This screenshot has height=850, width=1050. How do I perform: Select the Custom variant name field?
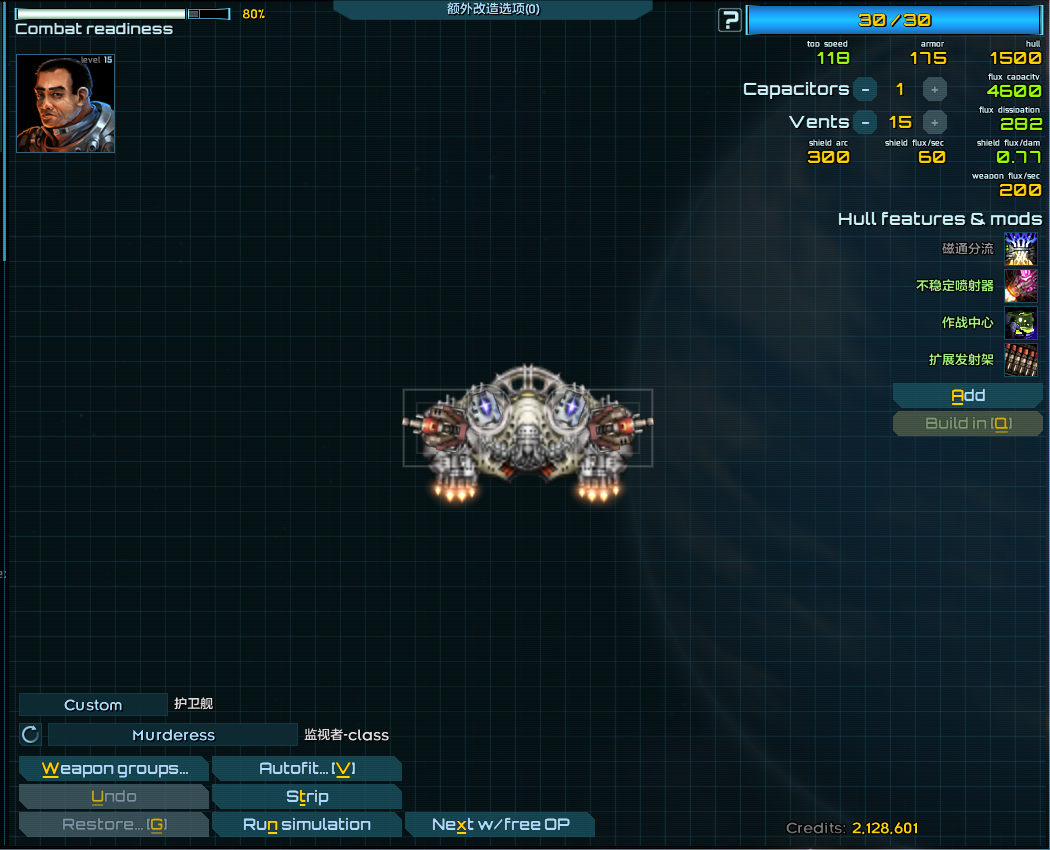[x=93, y=705]
